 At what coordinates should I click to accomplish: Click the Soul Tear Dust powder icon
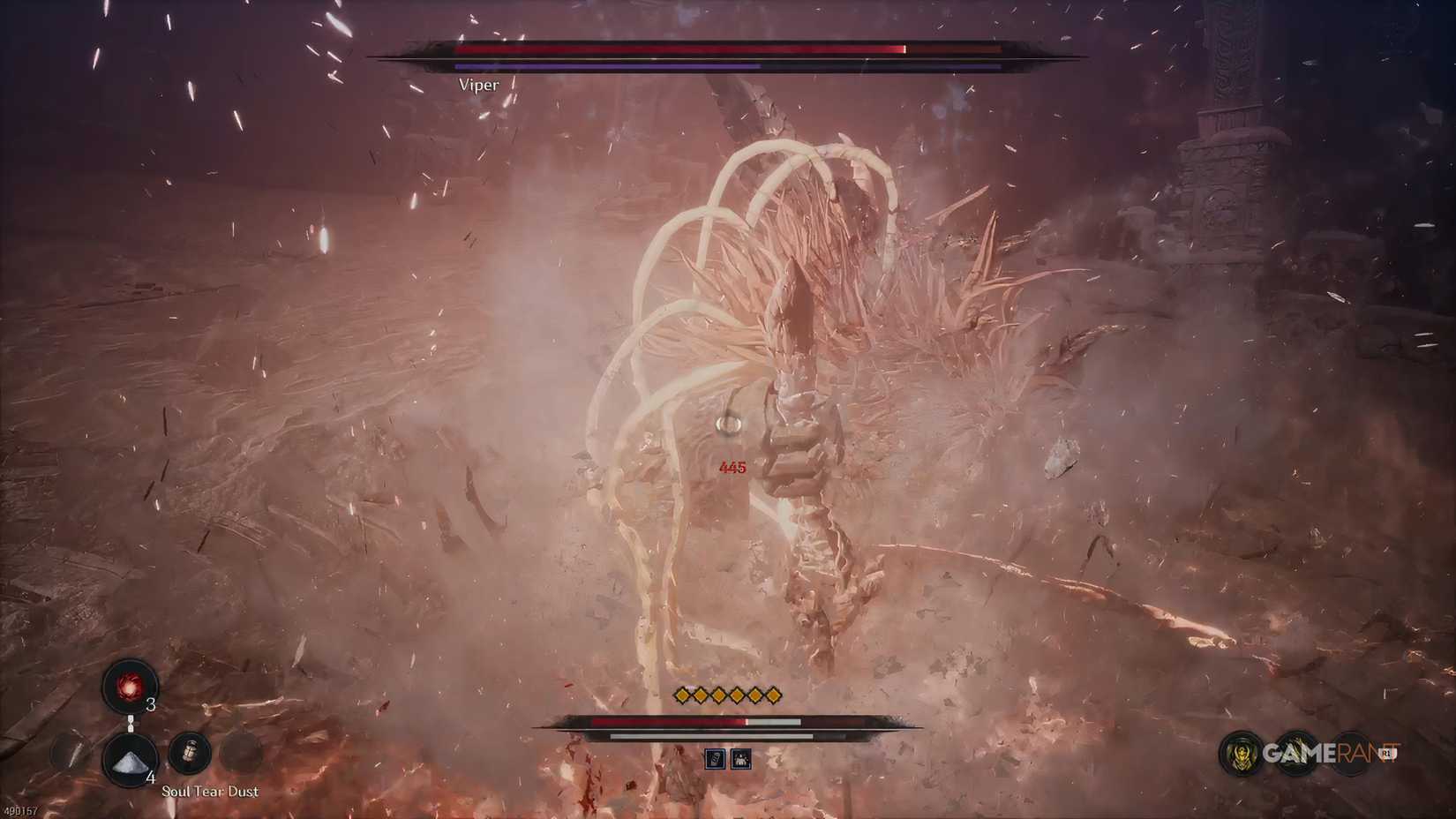(131, 761)
